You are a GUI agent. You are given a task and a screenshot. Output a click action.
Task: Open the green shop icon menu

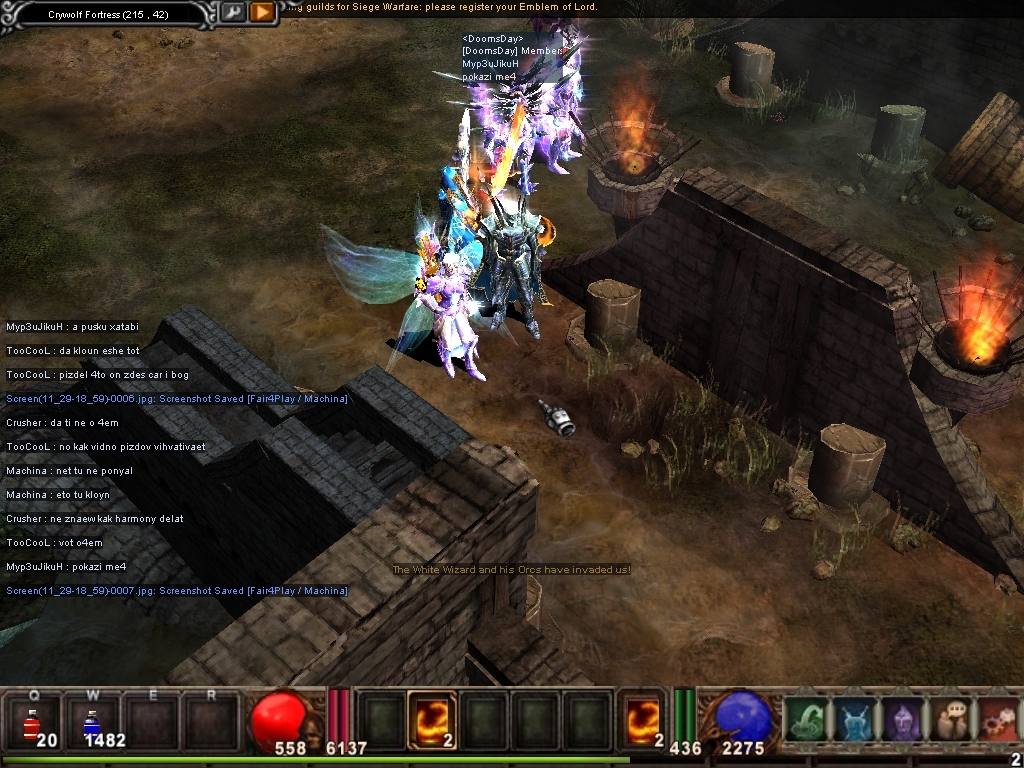[806, 719]
